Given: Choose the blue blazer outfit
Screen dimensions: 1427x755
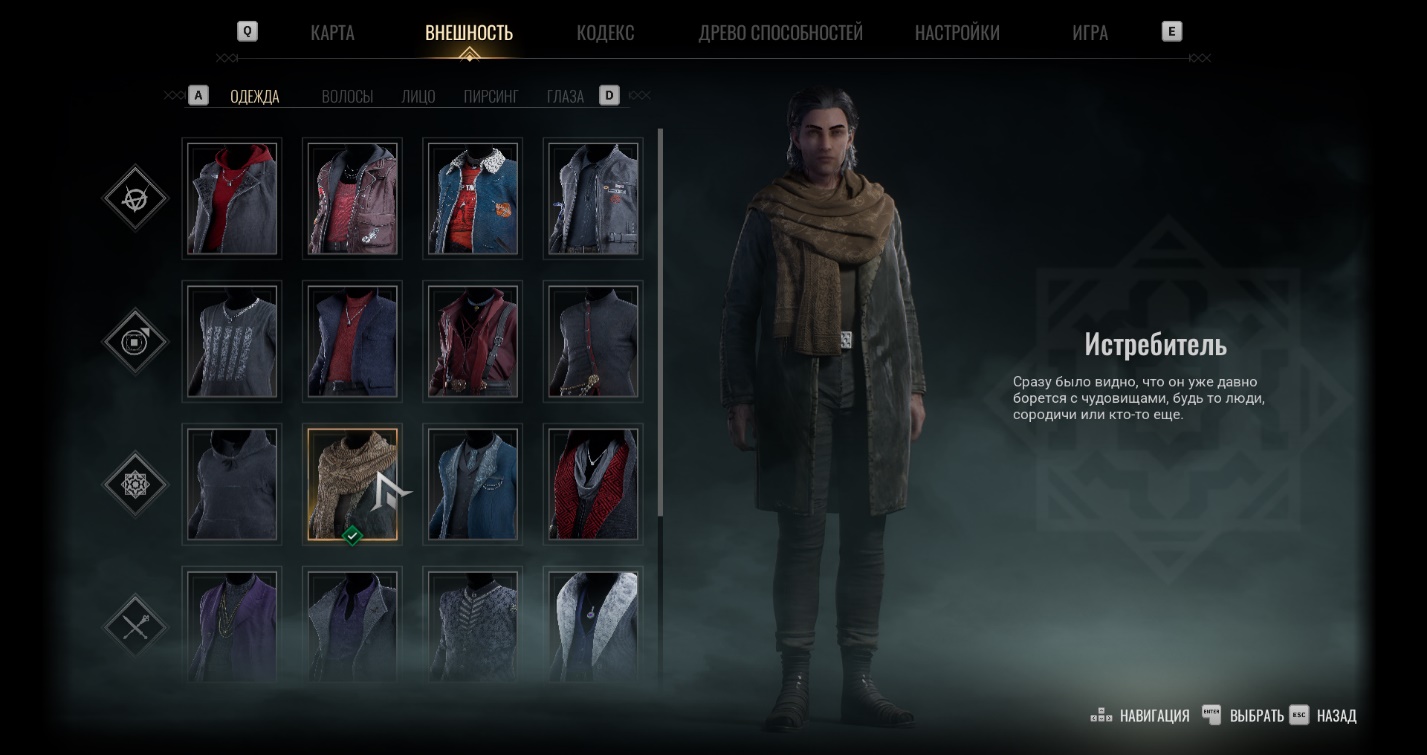Looking at the screenshot, I should 472,484.
